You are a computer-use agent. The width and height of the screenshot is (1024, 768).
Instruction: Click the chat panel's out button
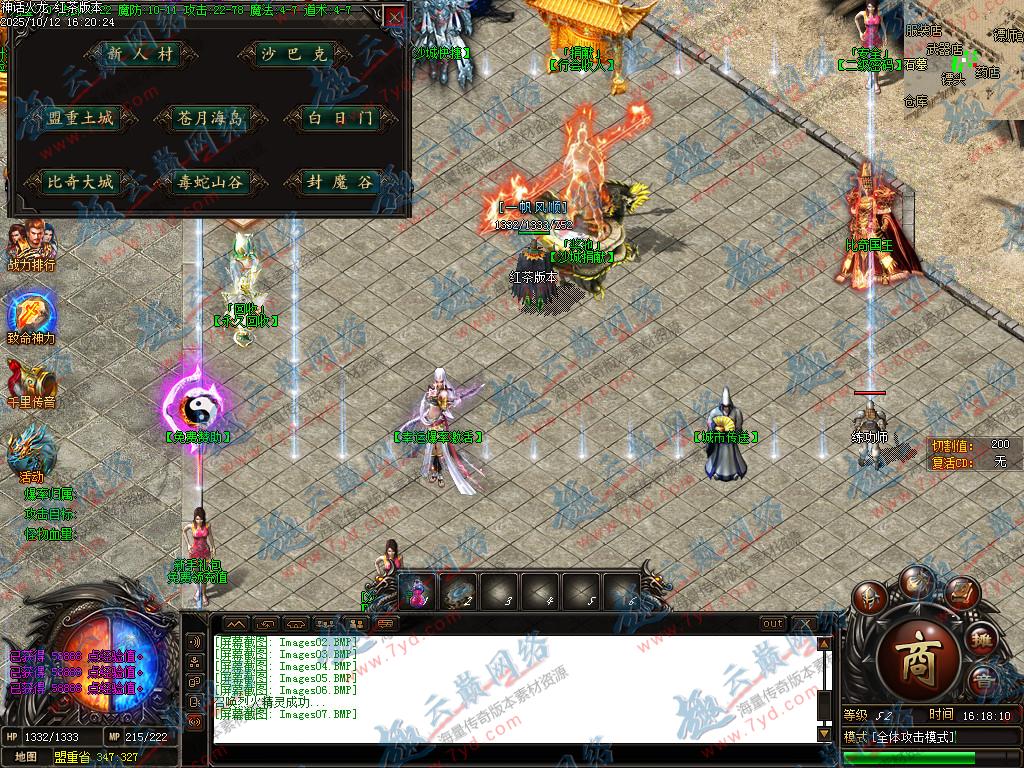[x=772, y=623]
